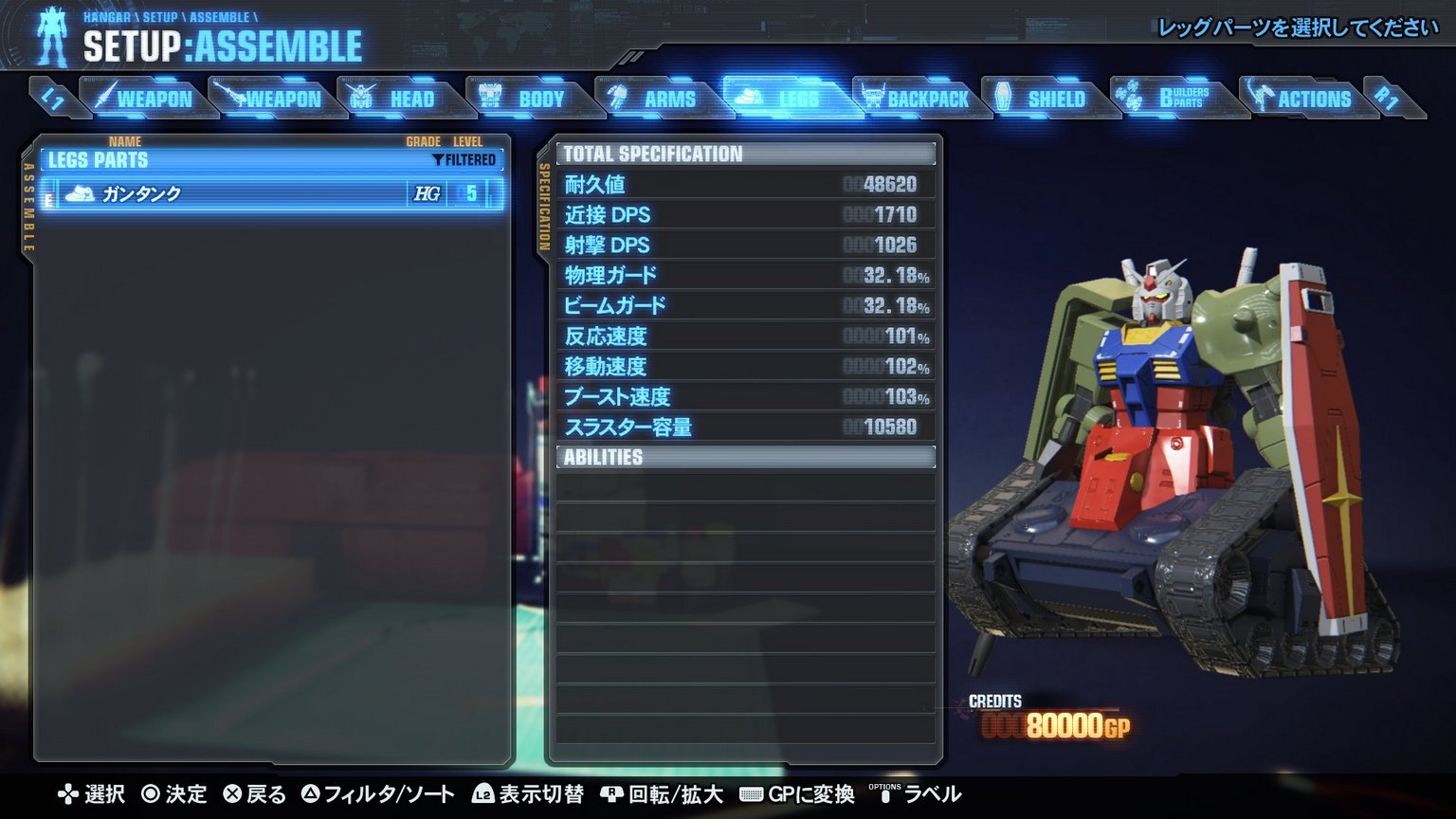
Task: Open the ACTIONS sword icon
Action: [1261, 97]
